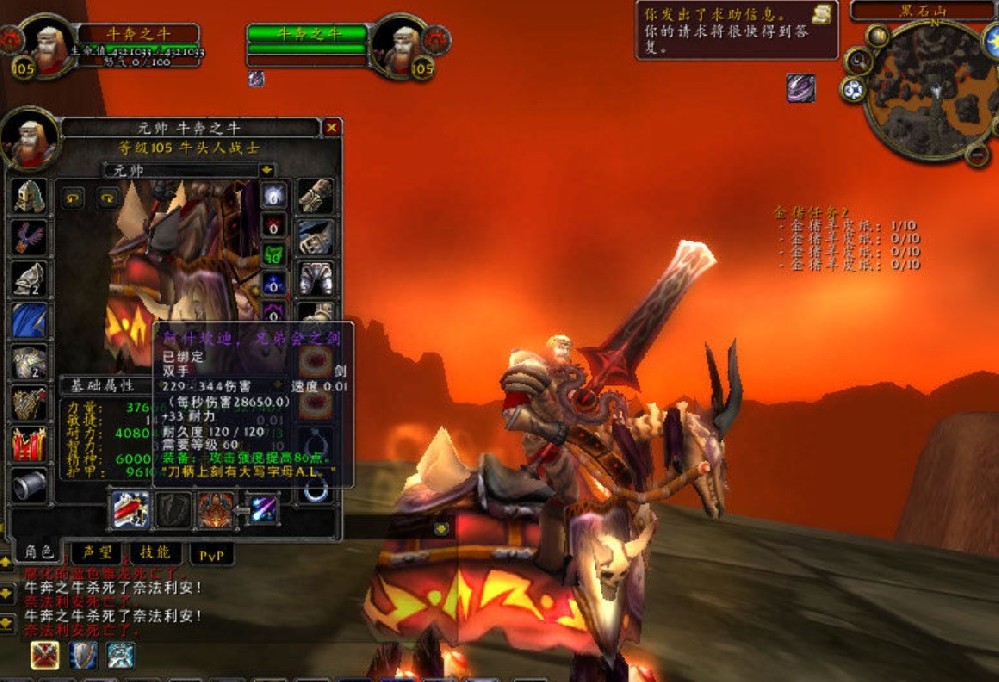The width and height of the screenshot is (999, 682).
Task: Click the blue cloak equipment slot
Action: (30, 320)
